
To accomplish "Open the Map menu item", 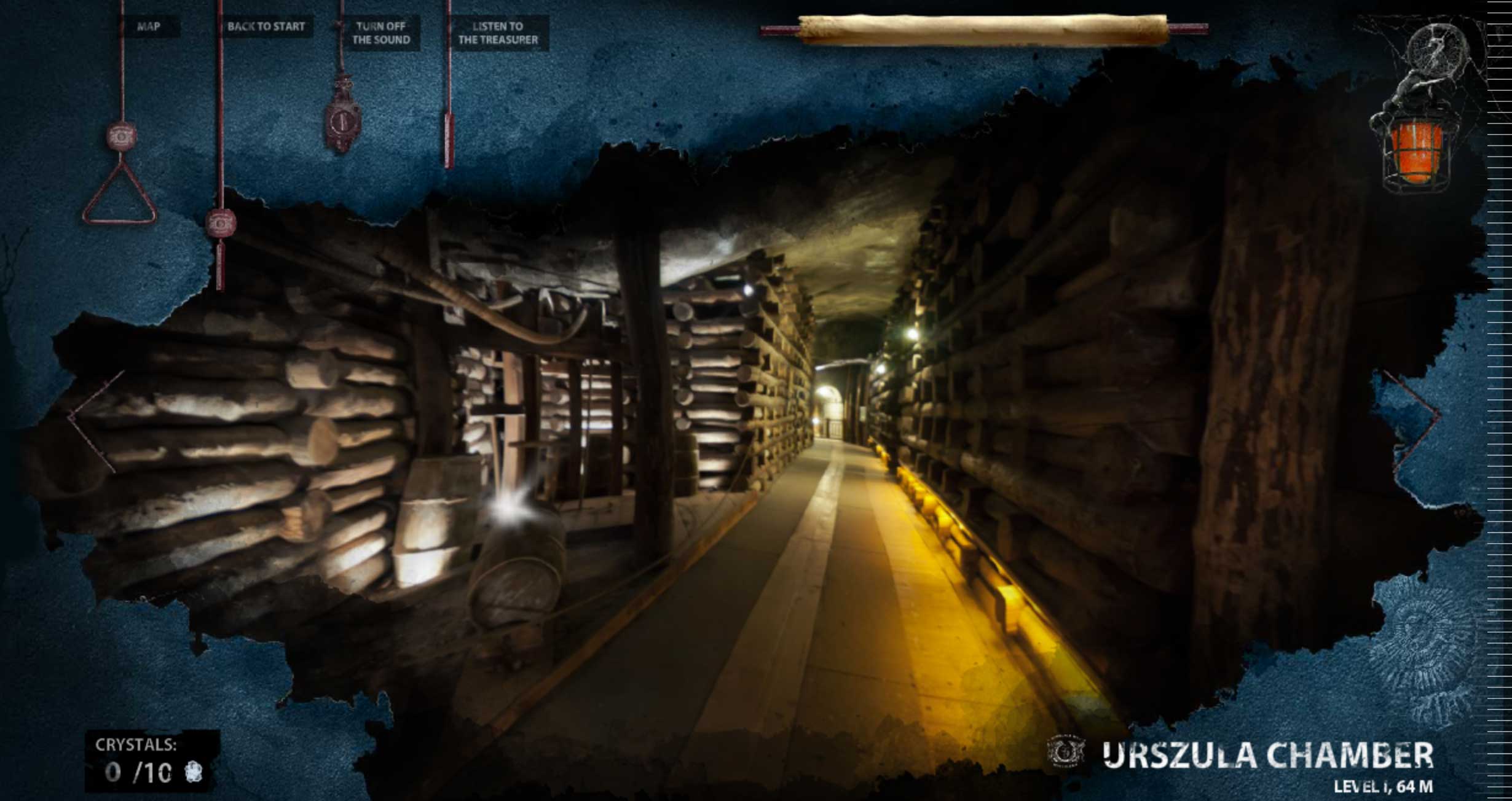I will [x=149, y=26].
